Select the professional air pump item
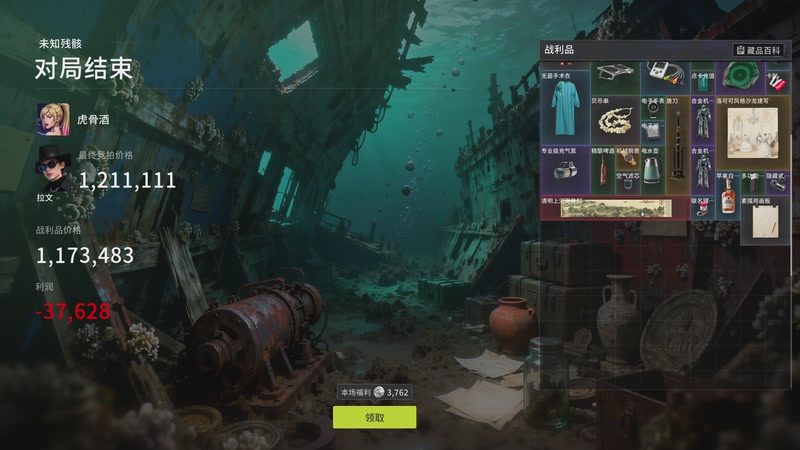This screenshot has width=800, height=450. point(564,172)
